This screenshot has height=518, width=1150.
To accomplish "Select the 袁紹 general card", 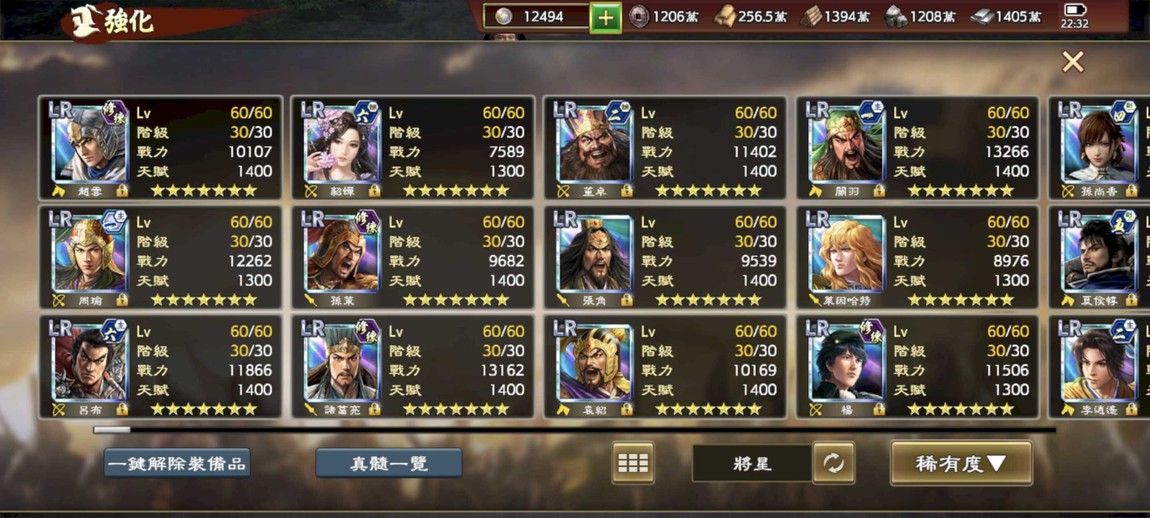I will pyautogui.click(x=664, y=366).
